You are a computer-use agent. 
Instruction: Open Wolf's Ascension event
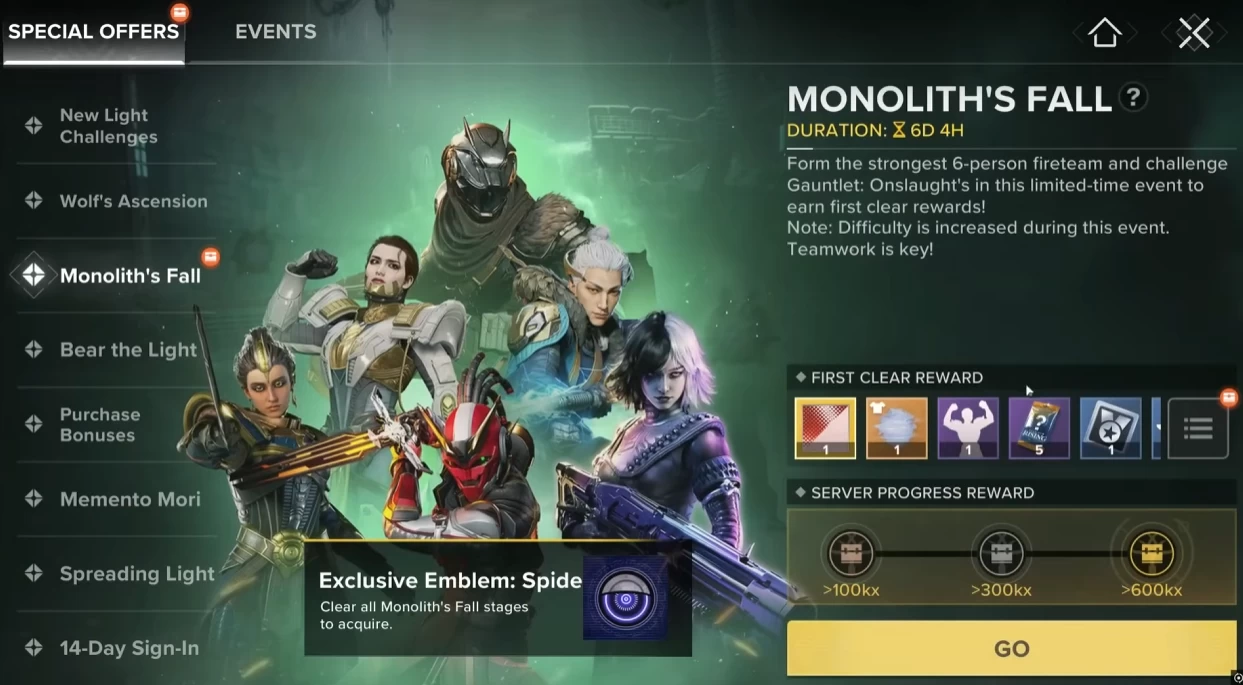click(133, 201)
